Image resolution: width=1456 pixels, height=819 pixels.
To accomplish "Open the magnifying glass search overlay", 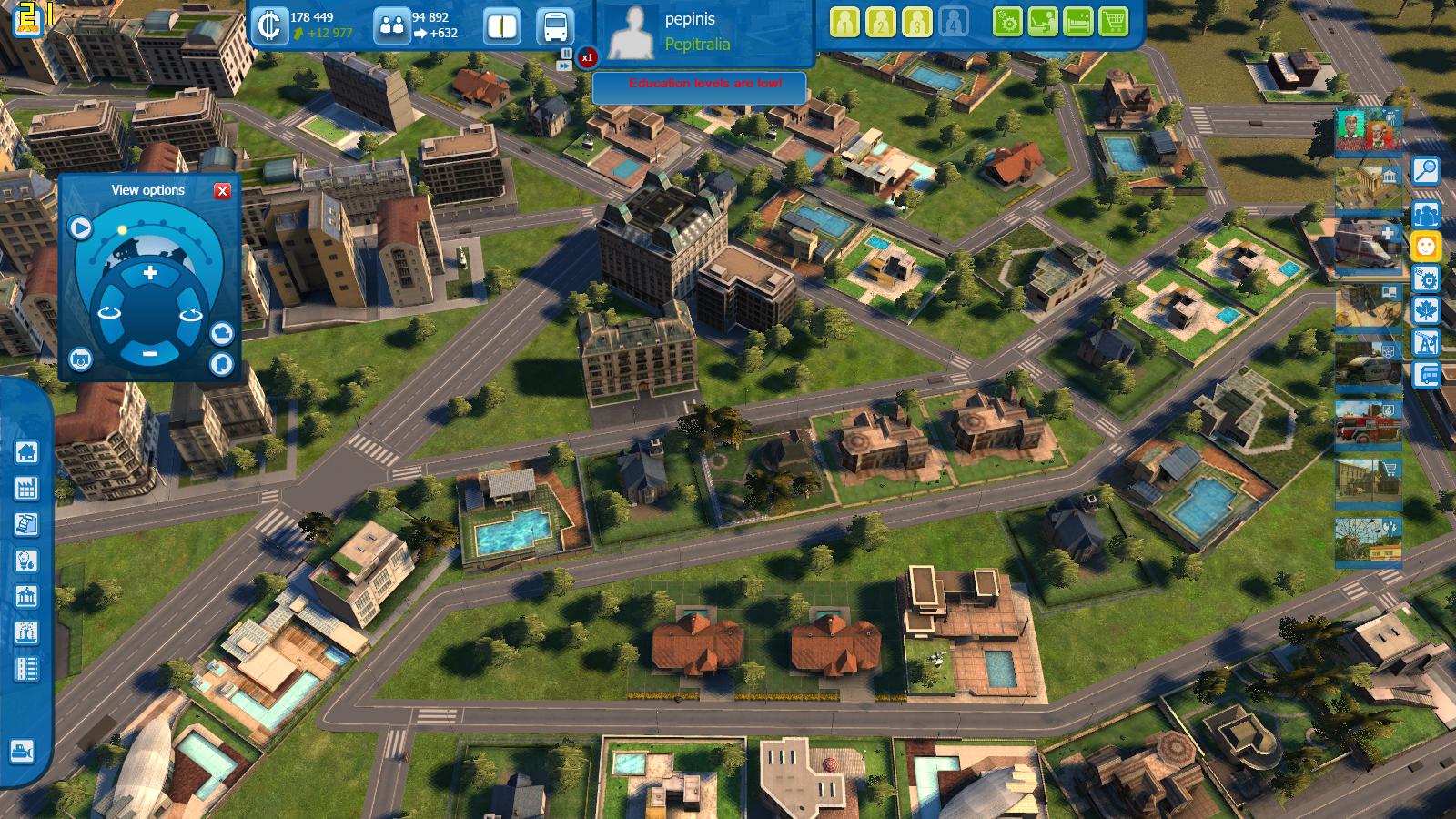I will pyautogui.click(x=1426, y=170).
